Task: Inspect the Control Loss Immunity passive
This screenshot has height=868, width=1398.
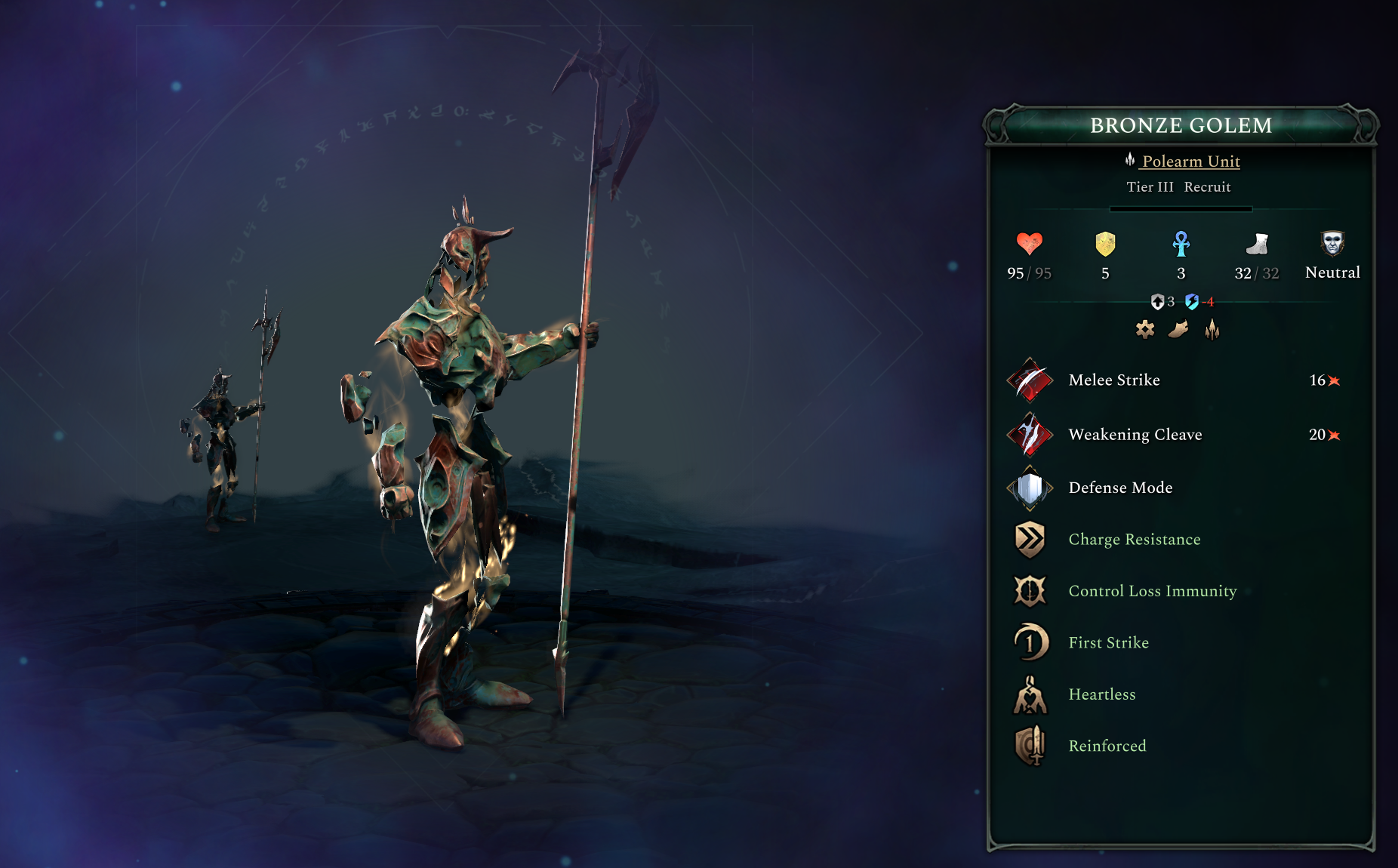Action: (1152, 591)
